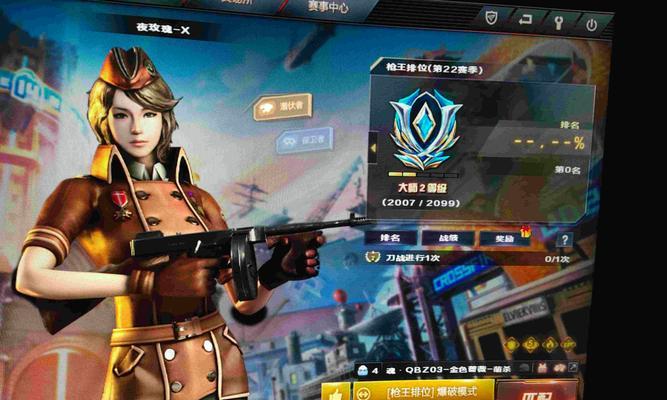This screenshot has width=667, height=400.
Task: Open the 战绩 record button
Action: (443, 238)
